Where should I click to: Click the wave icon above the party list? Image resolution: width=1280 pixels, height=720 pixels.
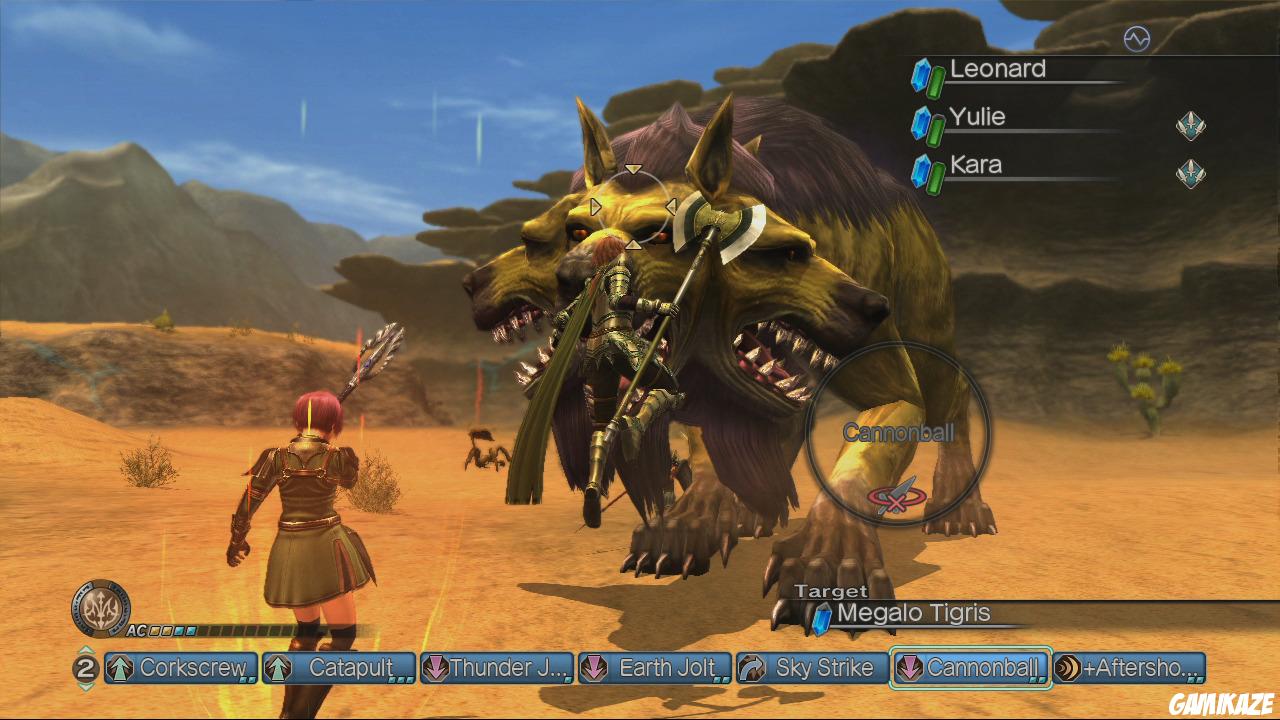pyautogui.click(x=1136, y=39)
